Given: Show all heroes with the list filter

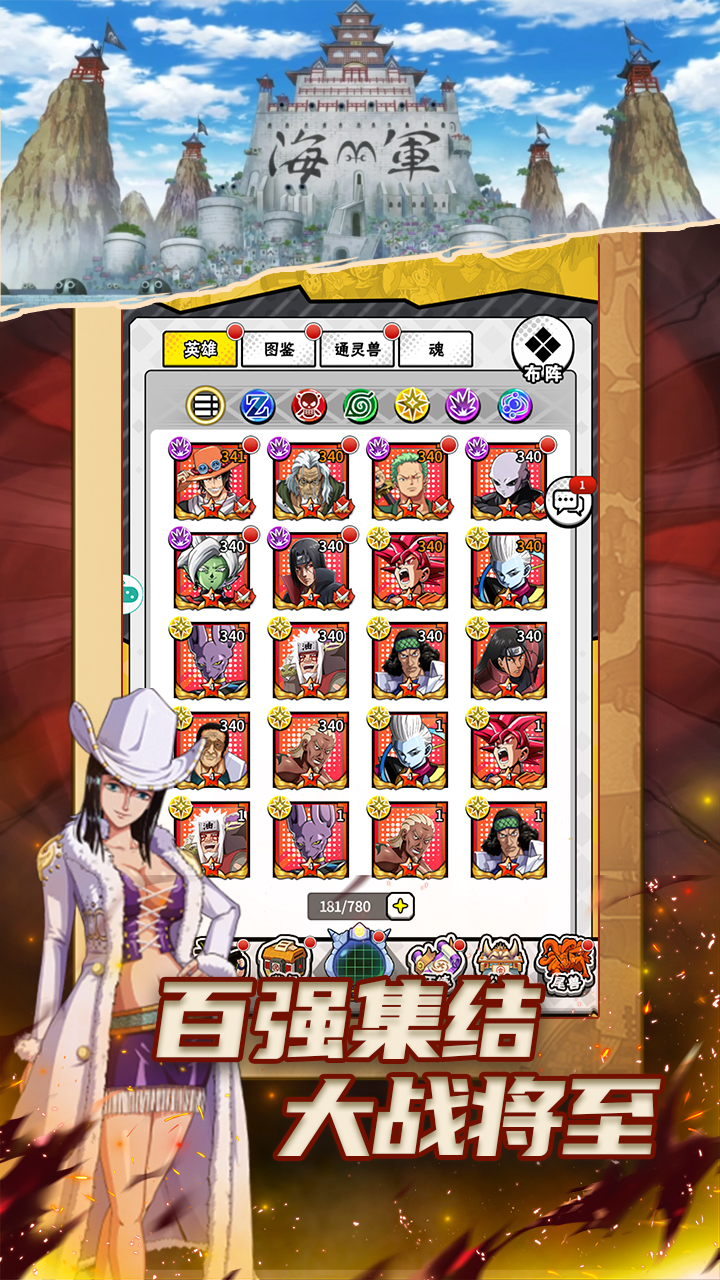Looking at the screenshot, I should 206,405.
